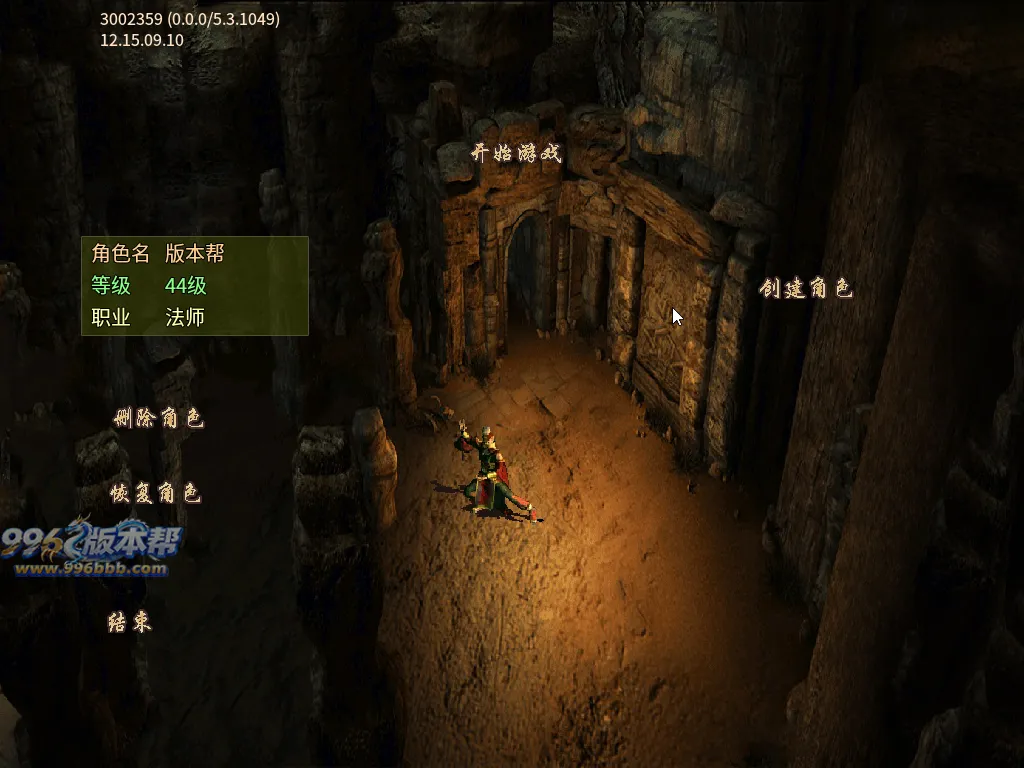Viewport: 1024px width, 768px height.
Task: Click 结束 to exit the game
Action: (x=130, y=622)
